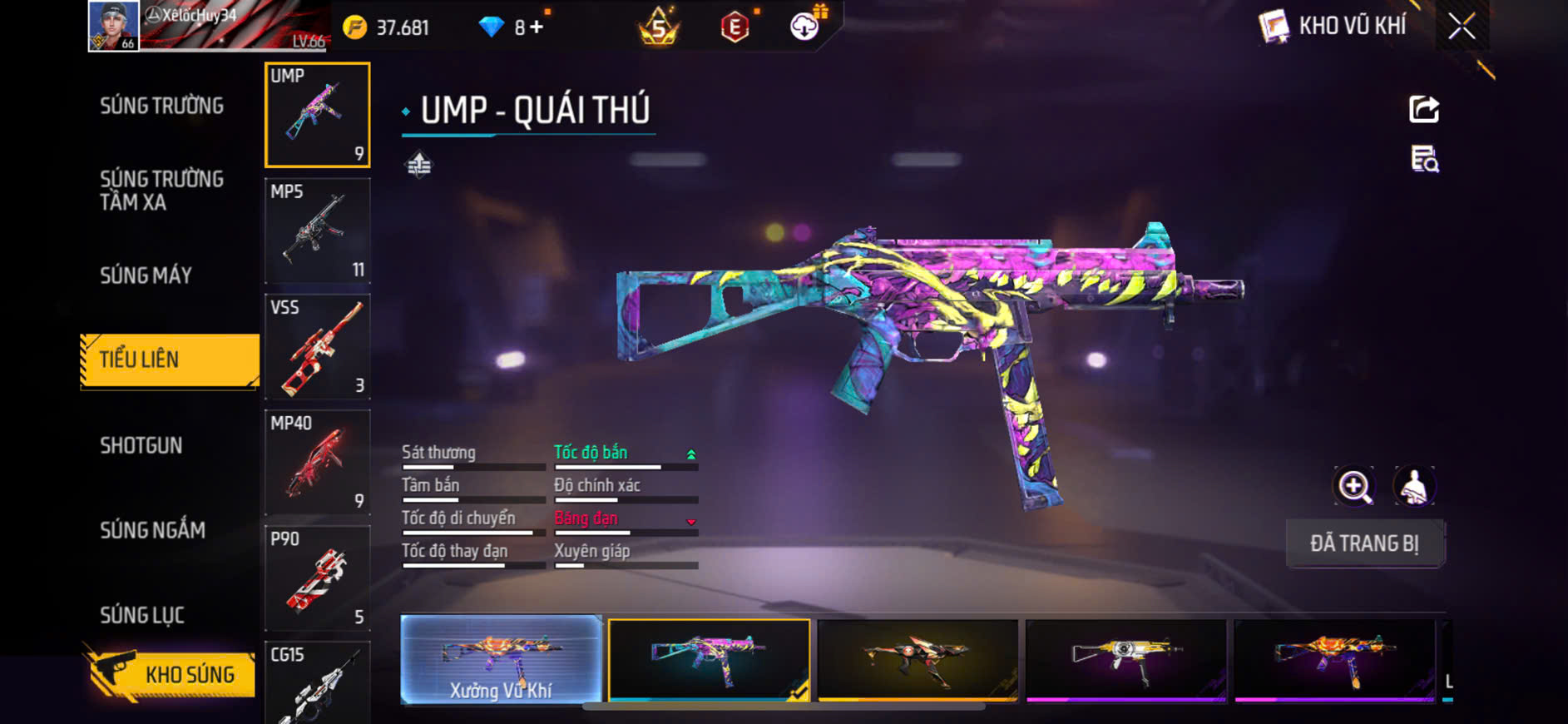Preview skin on character icon
Screen dimensions: 1568x724
tap(1413, 487)
